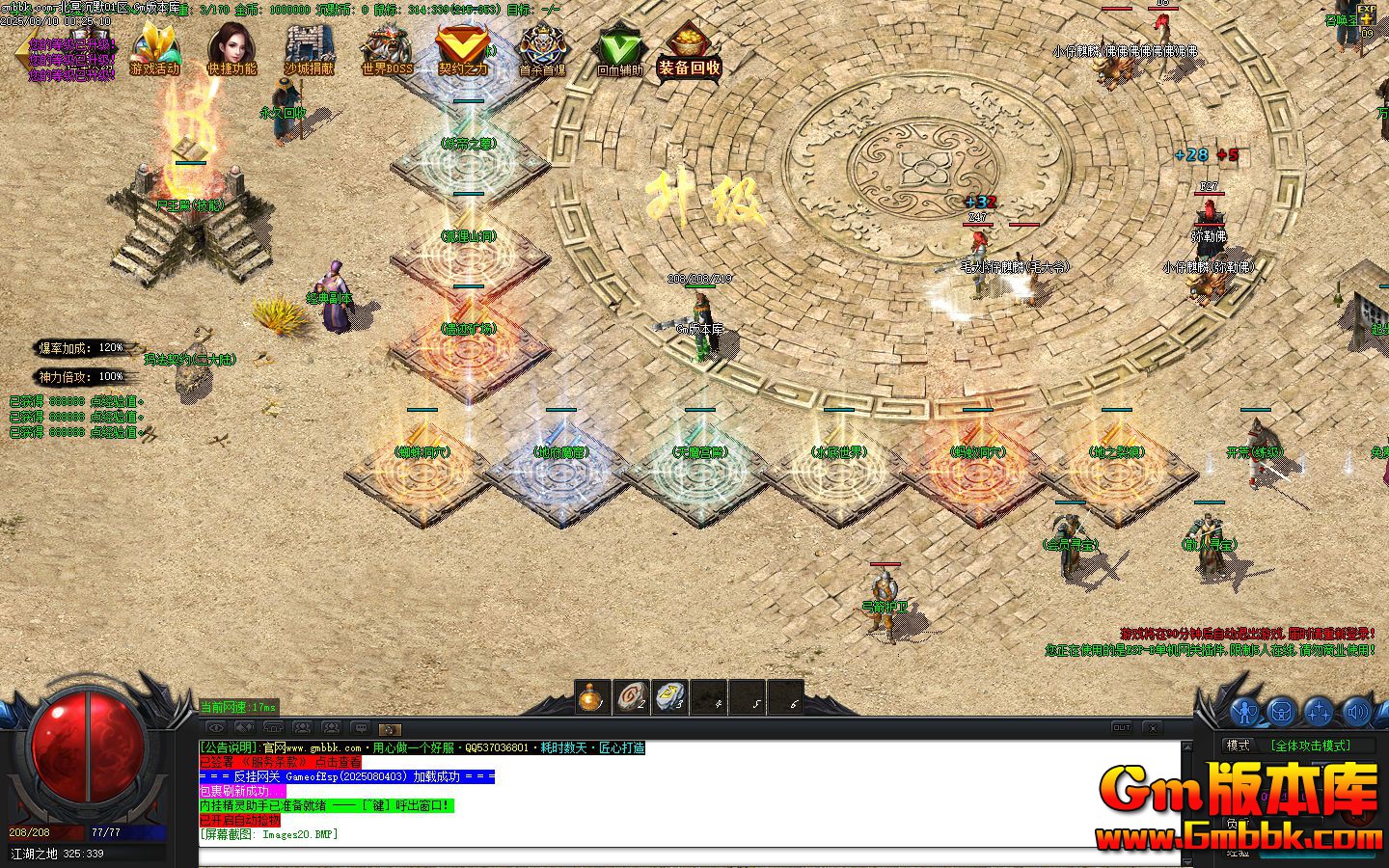This screenshot has height=868, width=1389.
Task: Toggle the 回血辅助 healing assist icon
Action: [x=618, y=49]
